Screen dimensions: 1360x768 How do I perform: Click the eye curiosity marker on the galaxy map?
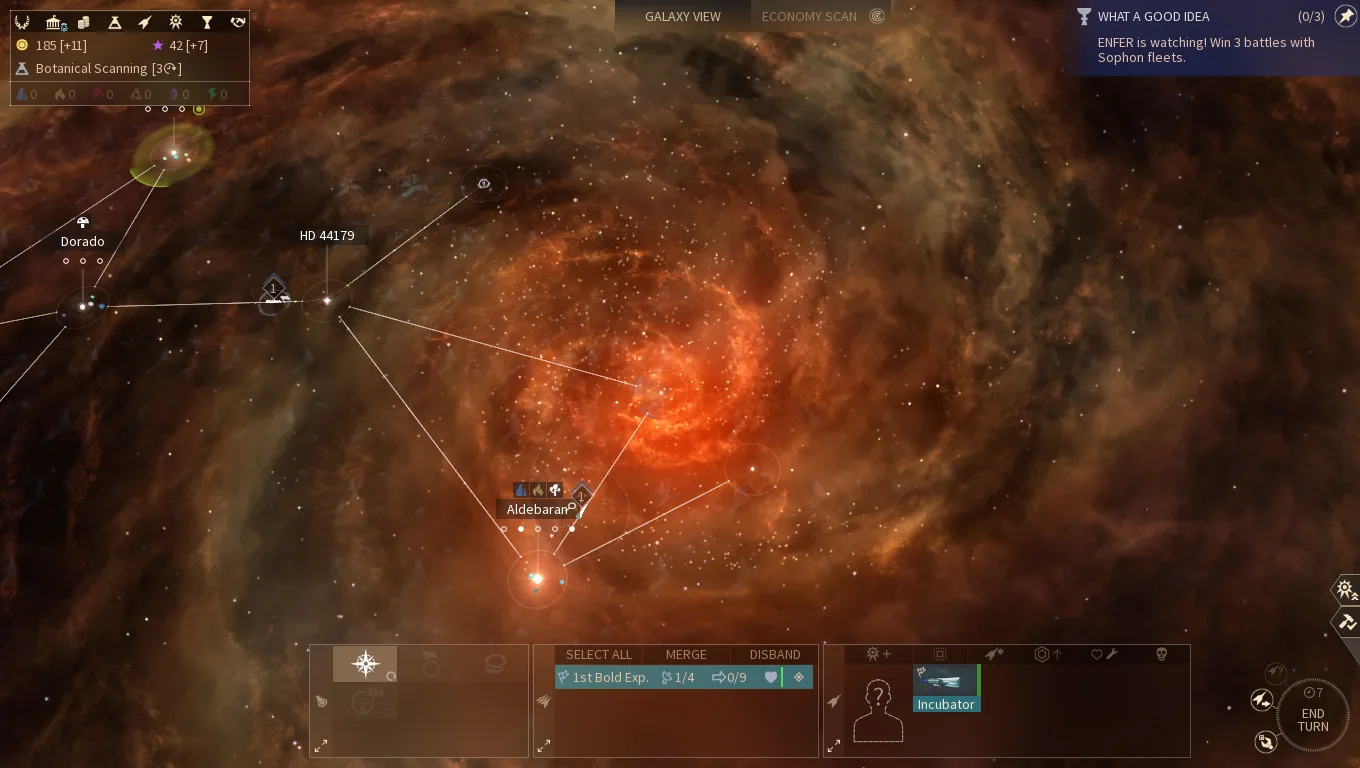click(x=484, y=183)
